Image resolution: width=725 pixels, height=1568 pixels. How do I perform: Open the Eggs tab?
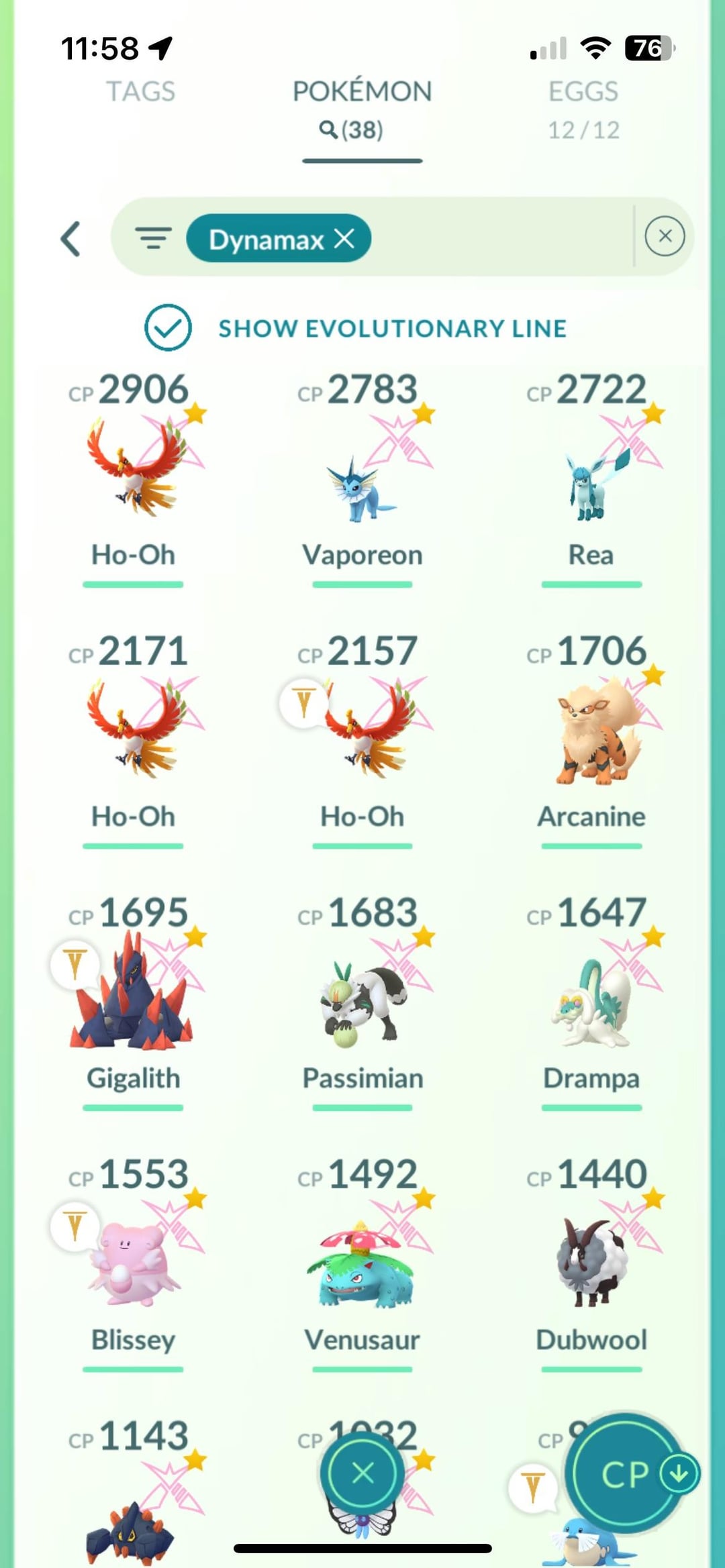[583, 107]
